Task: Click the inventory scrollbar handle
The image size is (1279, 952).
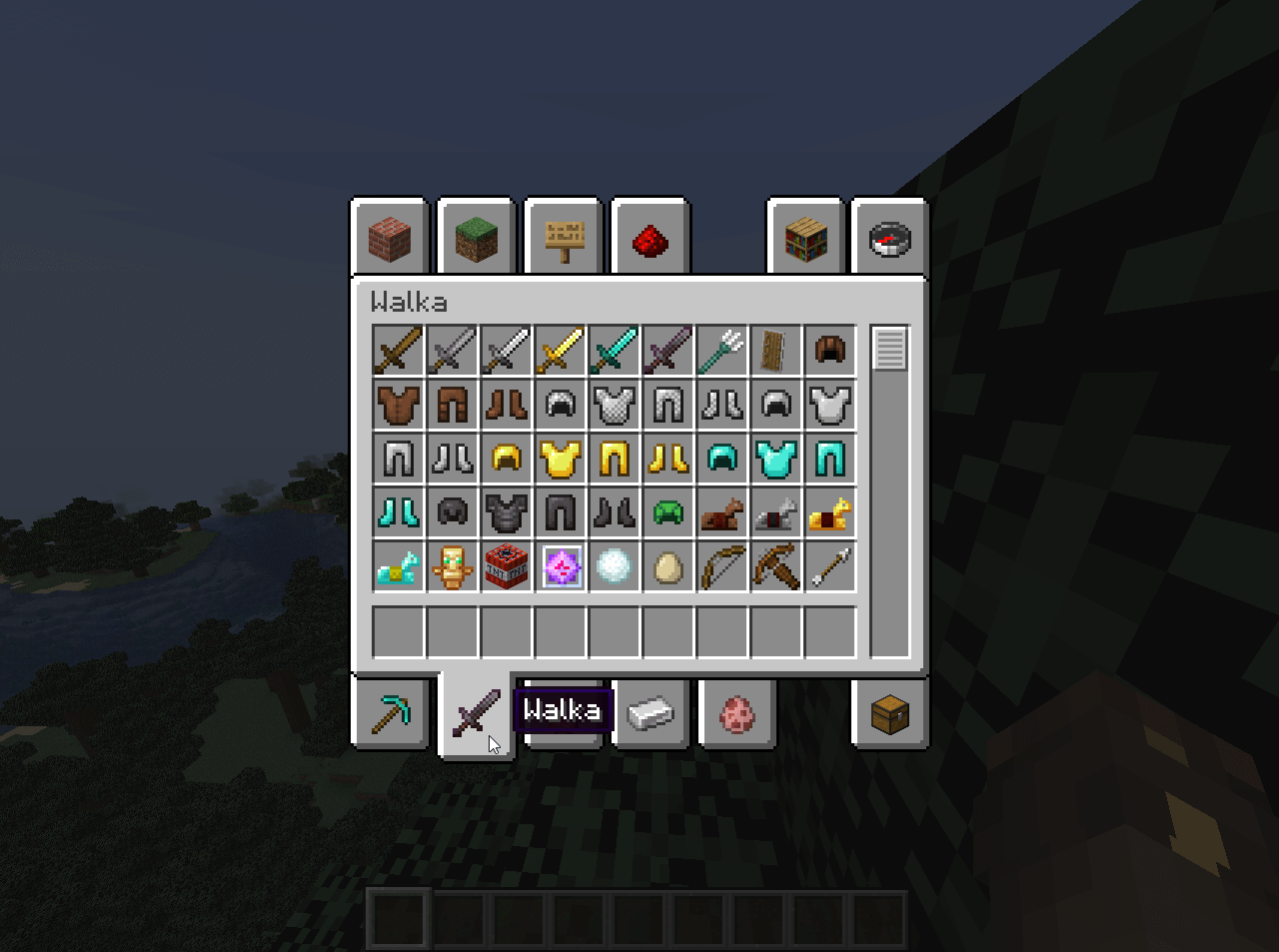Action: (x=889, y=349)
